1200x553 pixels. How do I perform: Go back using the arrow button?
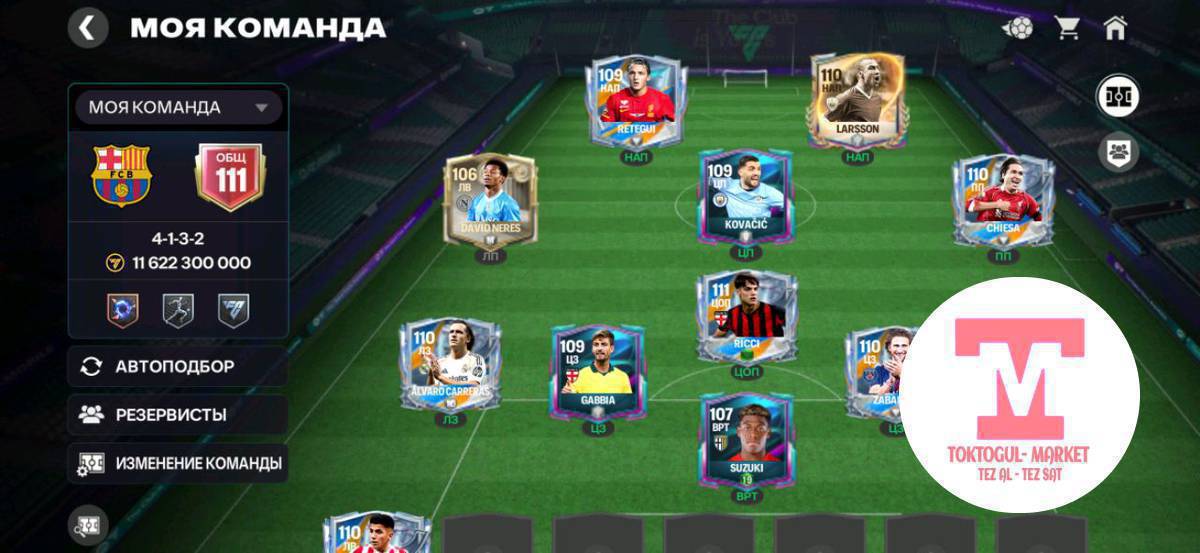pos(88,28)
